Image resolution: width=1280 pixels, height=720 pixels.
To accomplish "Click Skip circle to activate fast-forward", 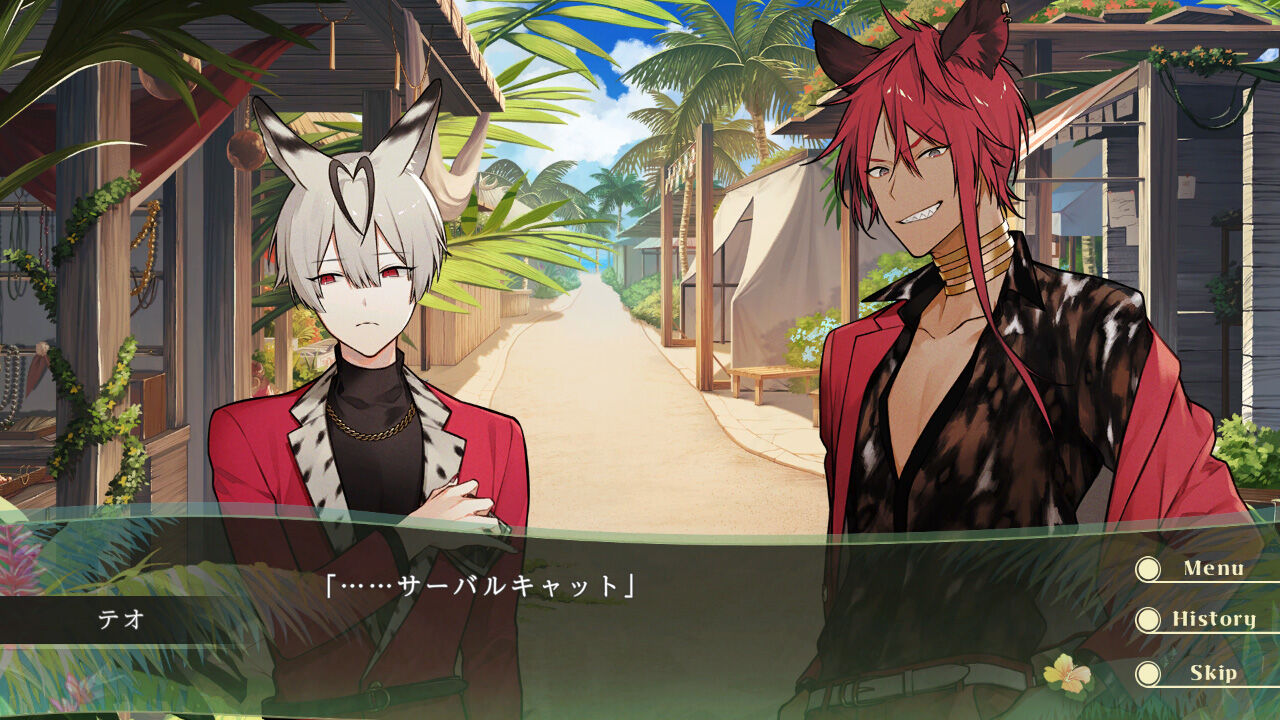I will (x=1148, y=672).
